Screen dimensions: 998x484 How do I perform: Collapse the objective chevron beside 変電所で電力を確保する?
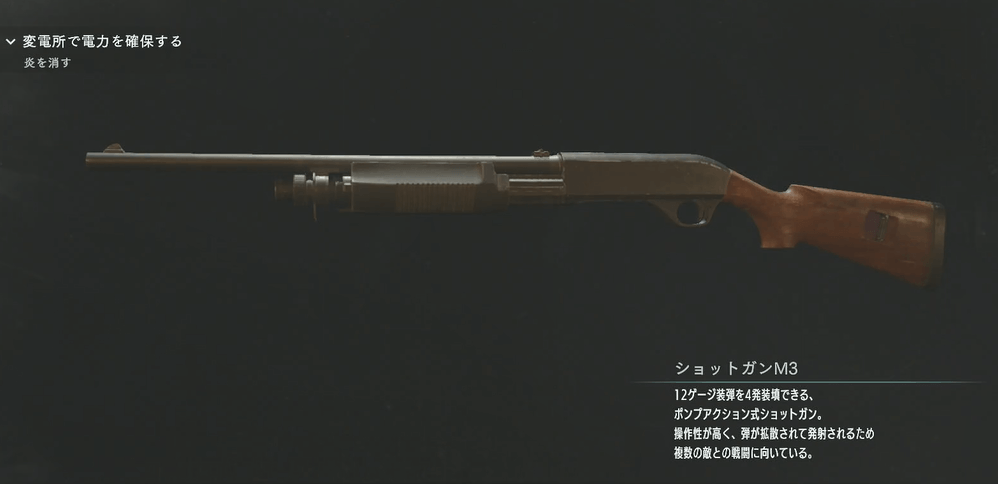pos(10,42)
